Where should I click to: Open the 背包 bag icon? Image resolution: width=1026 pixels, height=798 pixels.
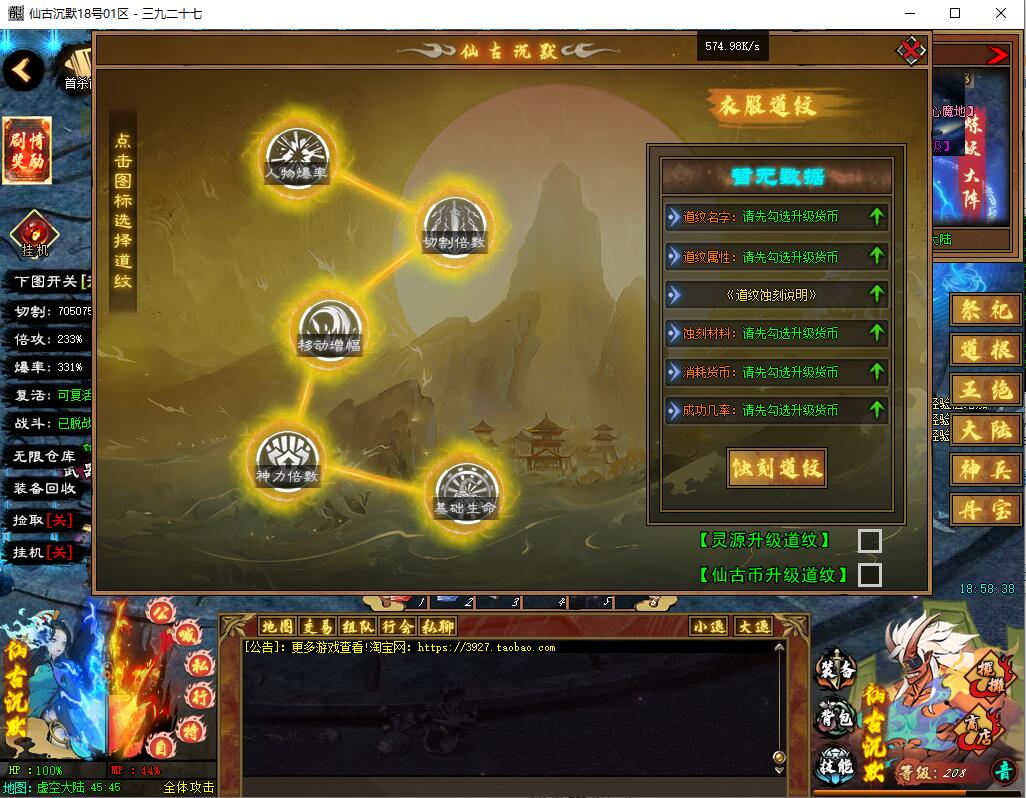coord(836,717)
